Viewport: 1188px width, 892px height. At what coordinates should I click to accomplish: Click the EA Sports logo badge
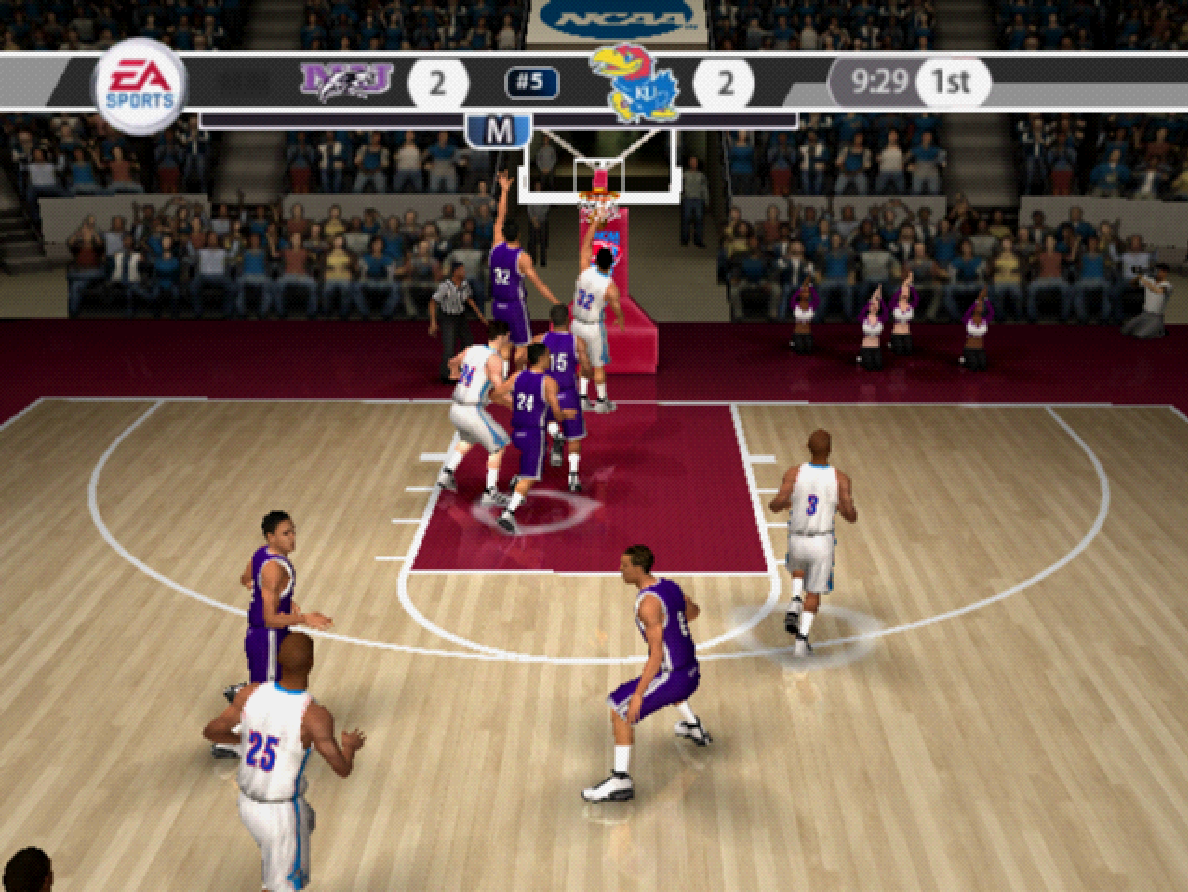[140, 86]
